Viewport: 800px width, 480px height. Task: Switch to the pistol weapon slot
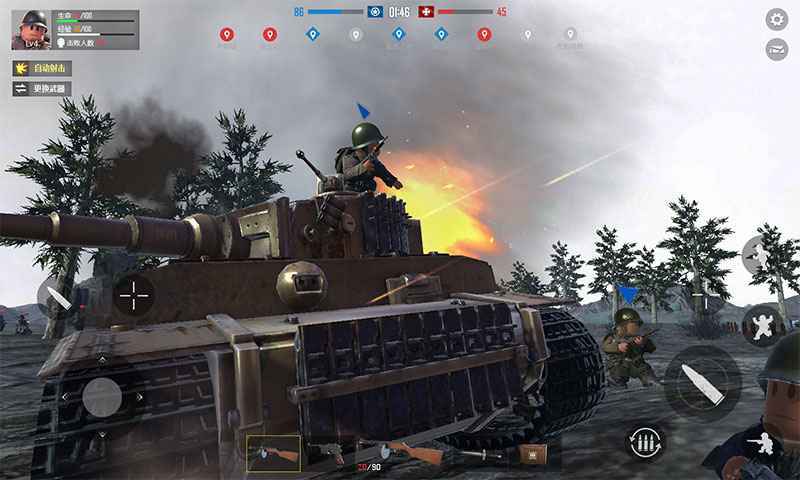(x=329, y=453)
